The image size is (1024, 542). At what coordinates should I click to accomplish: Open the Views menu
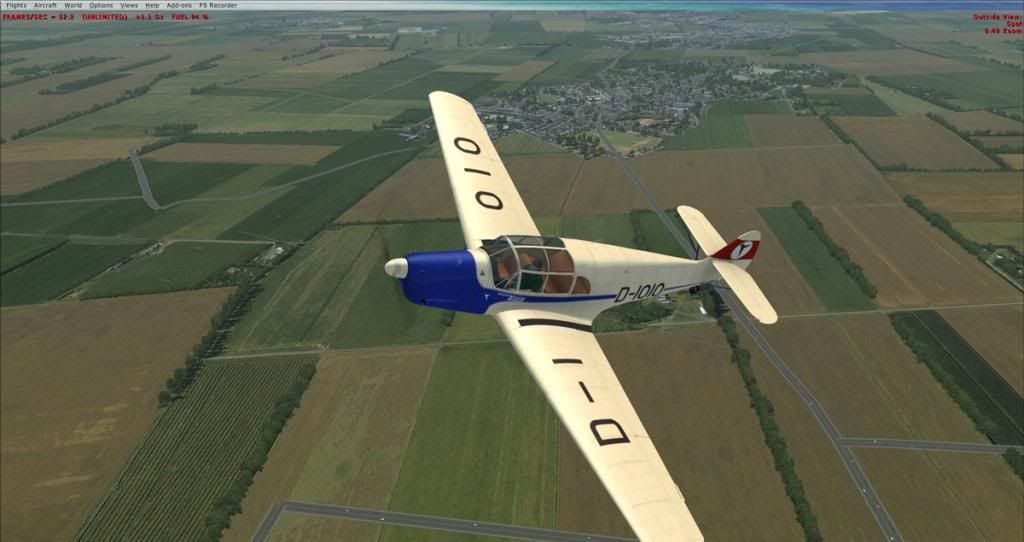[x=129, y=5]
